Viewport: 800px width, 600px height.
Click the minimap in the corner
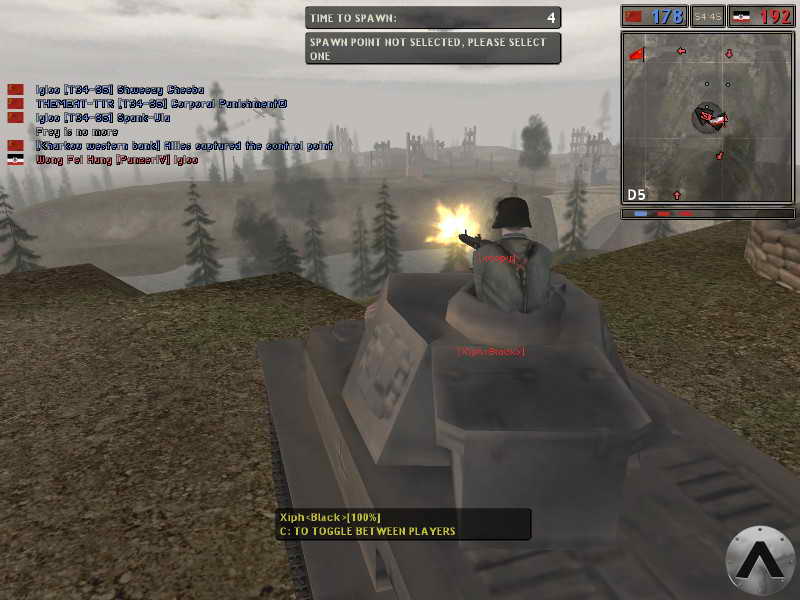coord(707,118)
